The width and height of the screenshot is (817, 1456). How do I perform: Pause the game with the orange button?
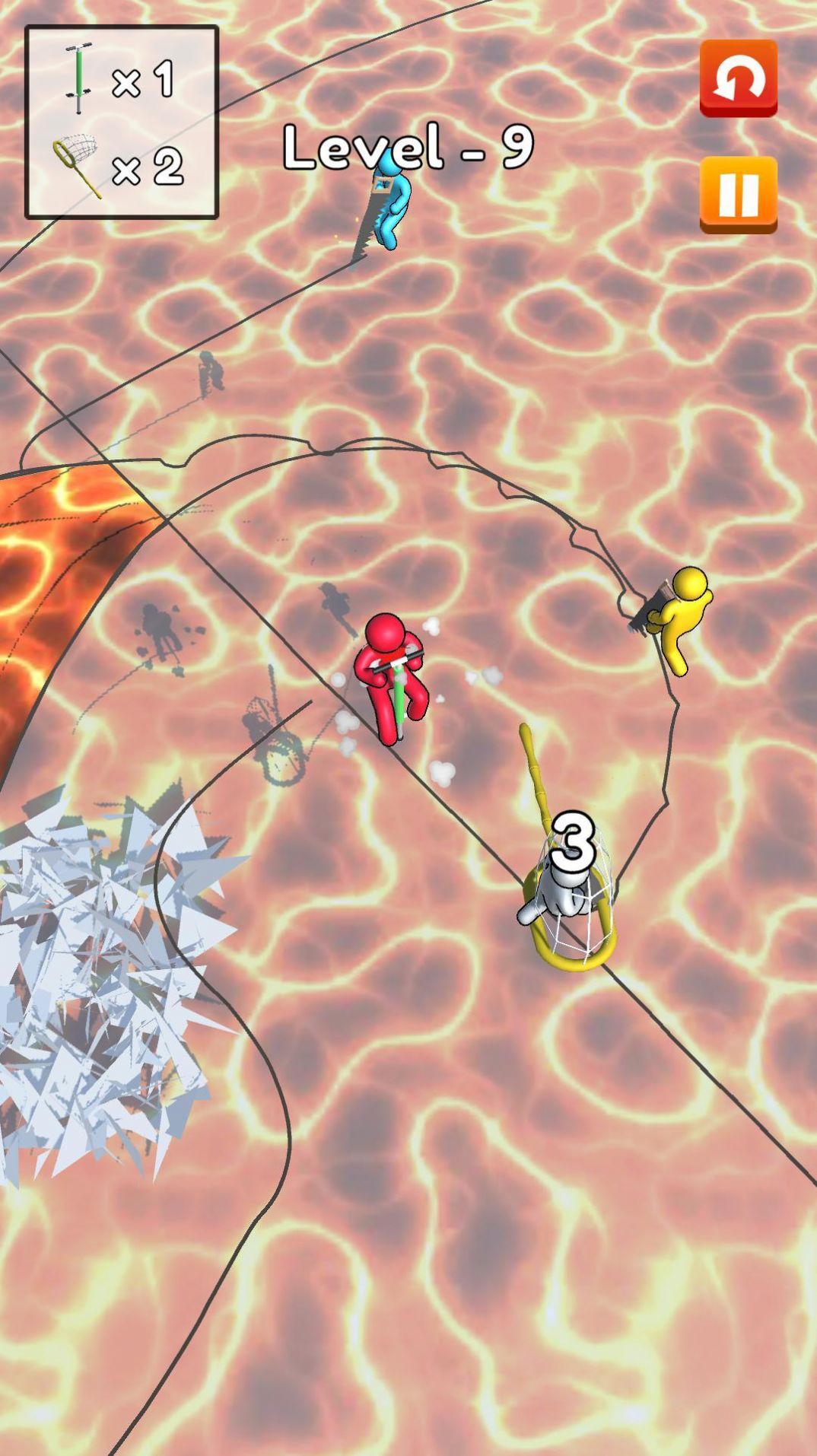click(x=738, y=194)
